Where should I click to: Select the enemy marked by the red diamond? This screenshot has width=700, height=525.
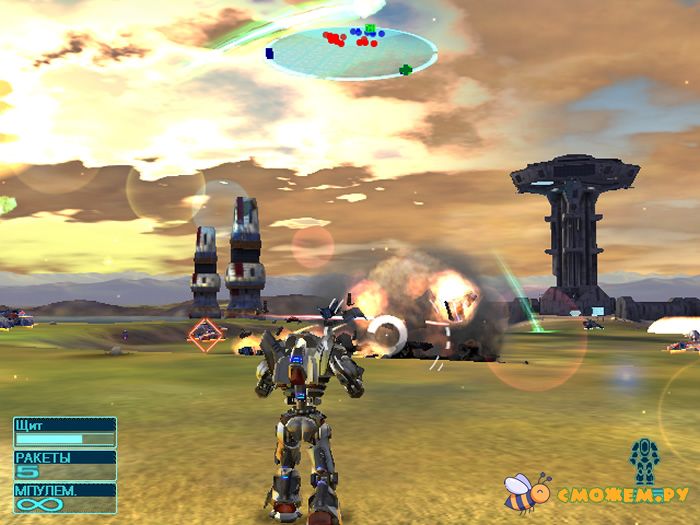click(206, 334)
